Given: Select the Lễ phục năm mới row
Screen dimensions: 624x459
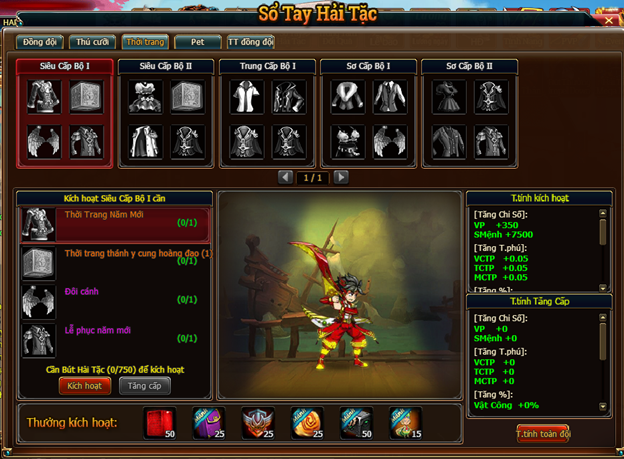Looking at the screenshot, I should [115, 336].
